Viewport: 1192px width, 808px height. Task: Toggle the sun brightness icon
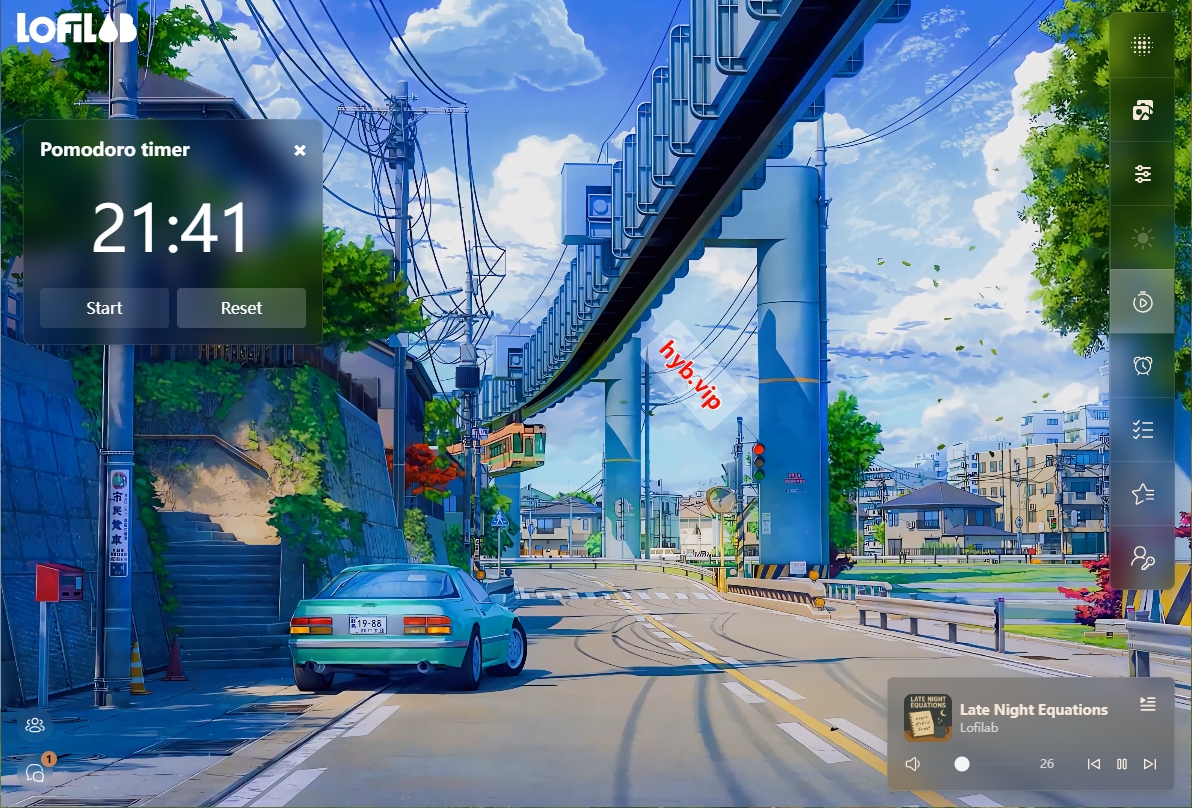pyautogui.click(x=1142, y=238)
